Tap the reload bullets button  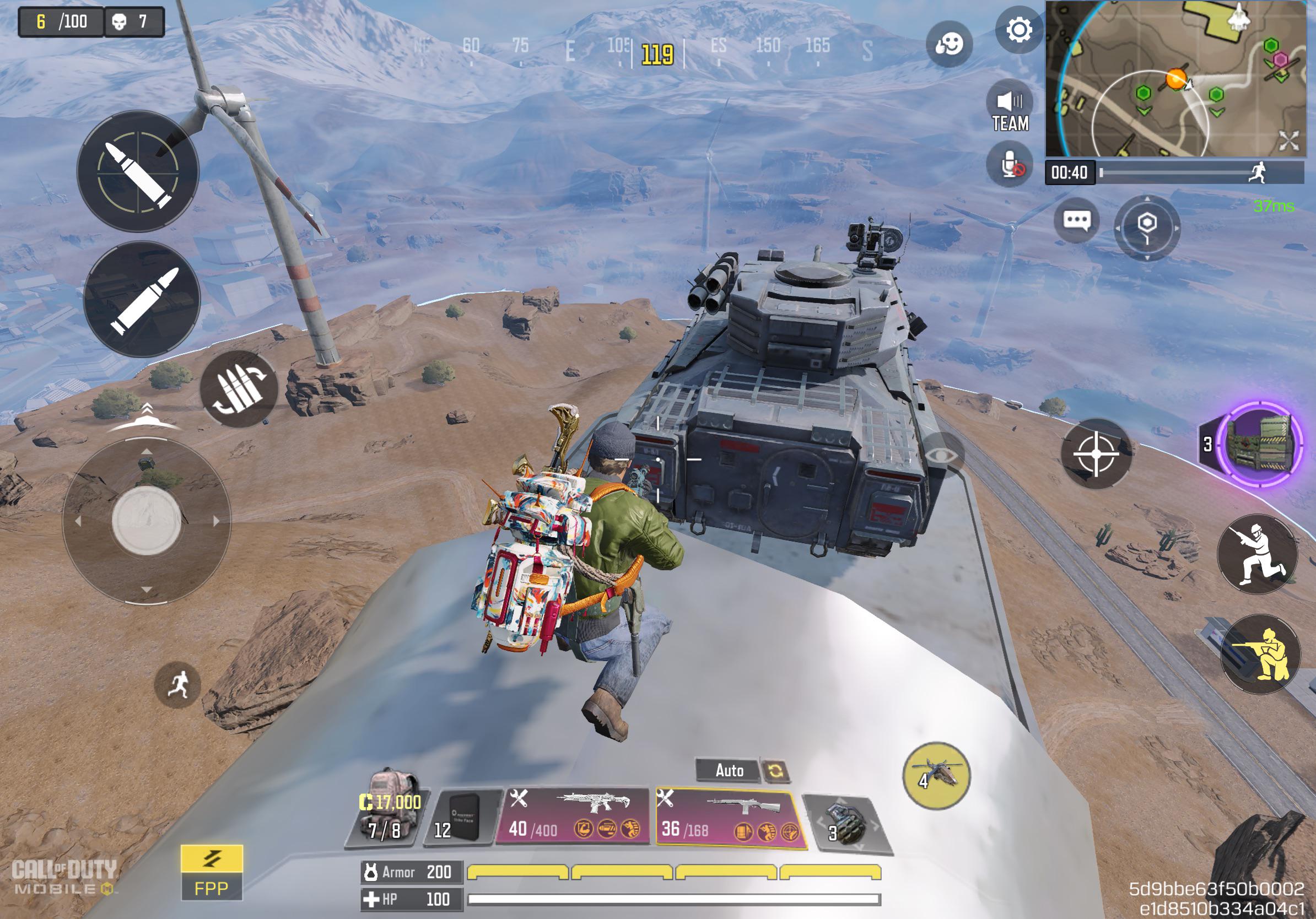239,389
